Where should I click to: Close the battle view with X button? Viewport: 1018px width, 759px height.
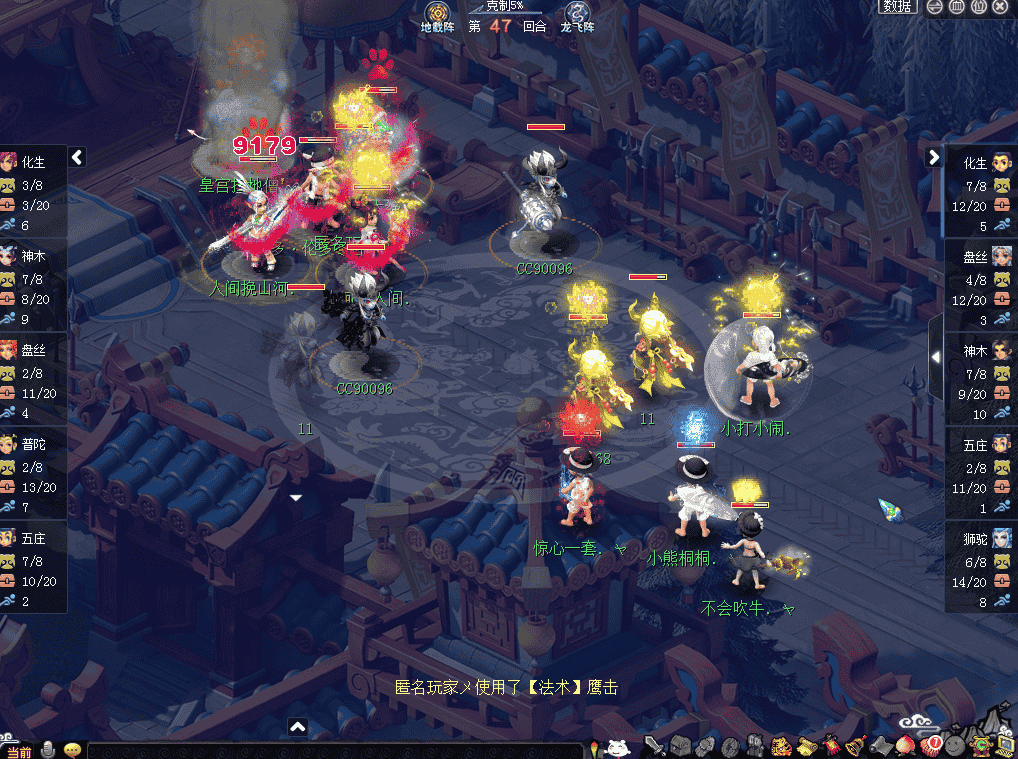(1001, 7)
